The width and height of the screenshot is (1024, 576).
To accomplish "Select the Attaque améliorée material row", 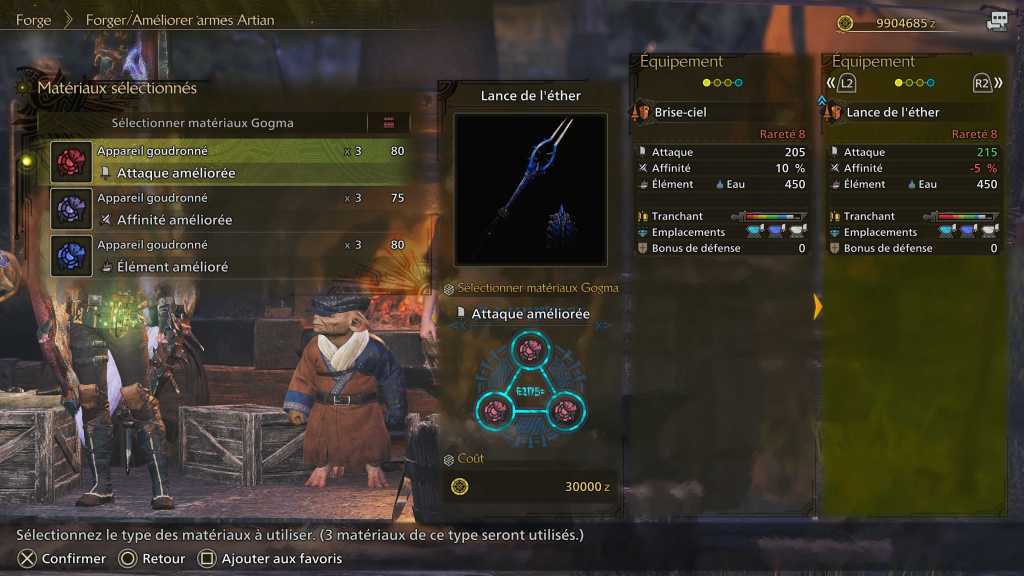I will 230,162.
